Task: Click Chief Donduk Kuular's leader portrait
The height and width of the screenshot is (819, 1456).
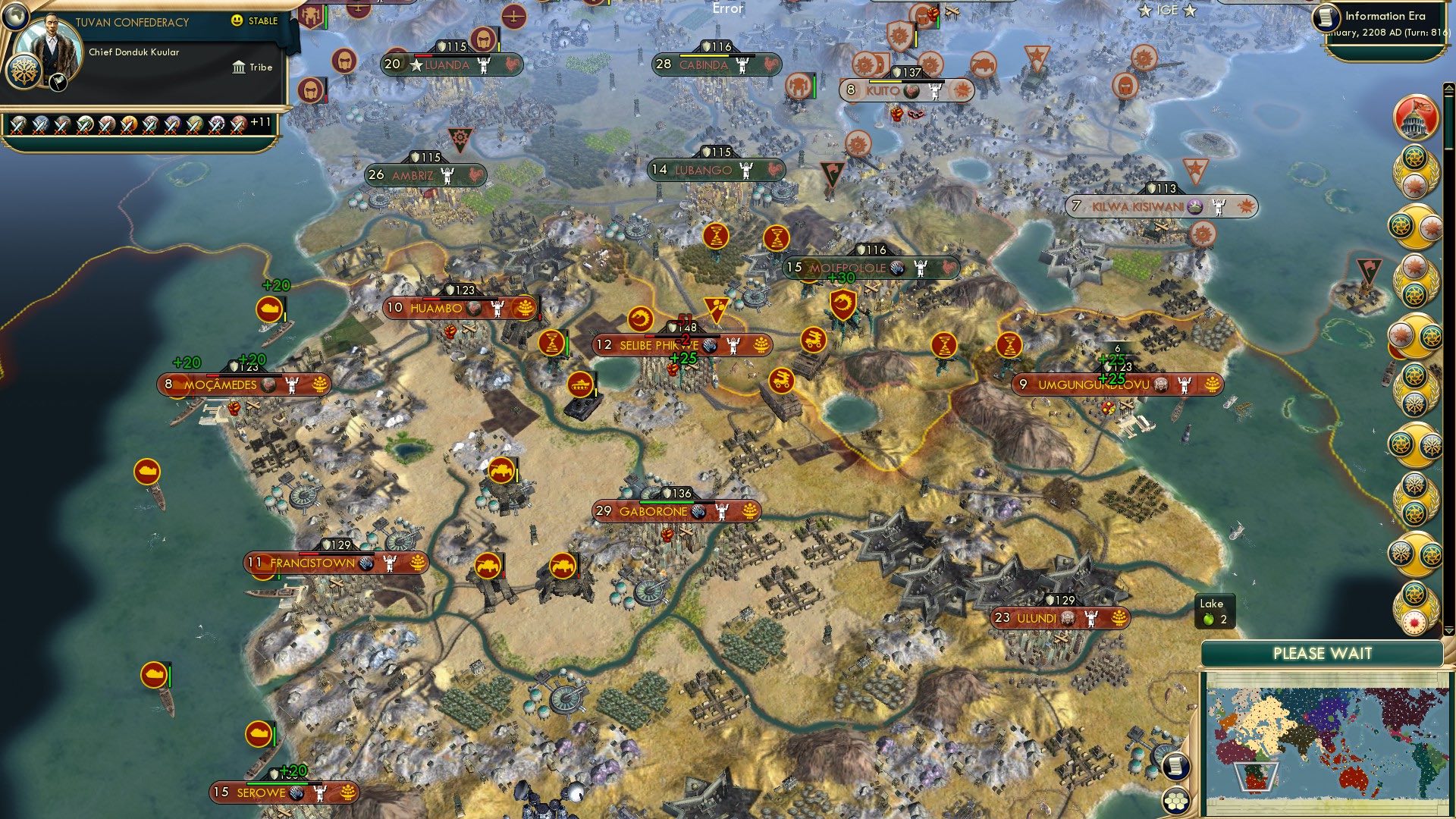Action: click(x=49, y=42)
